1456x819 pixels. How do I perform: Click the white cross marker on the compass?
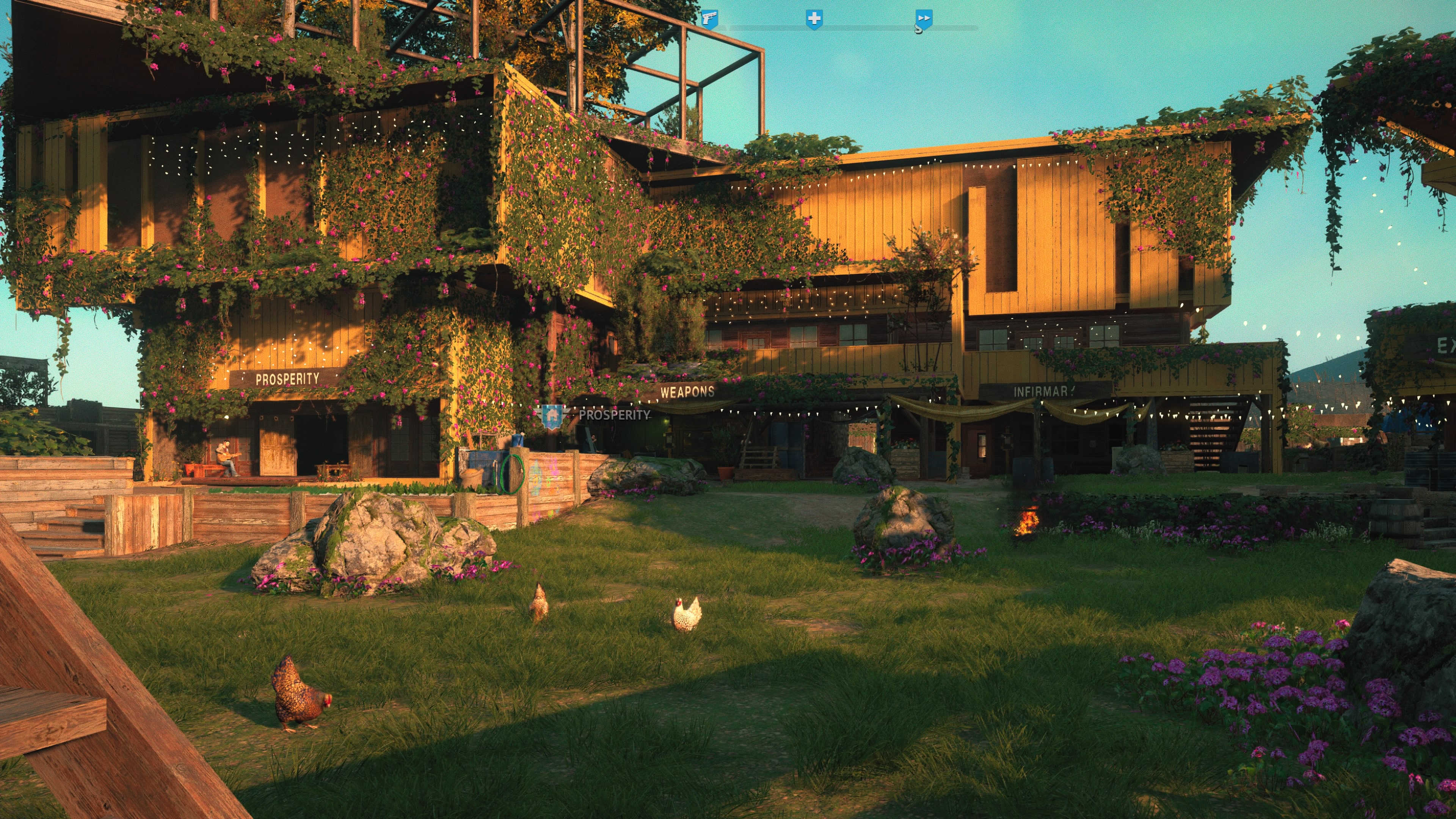tap(814, 19)
